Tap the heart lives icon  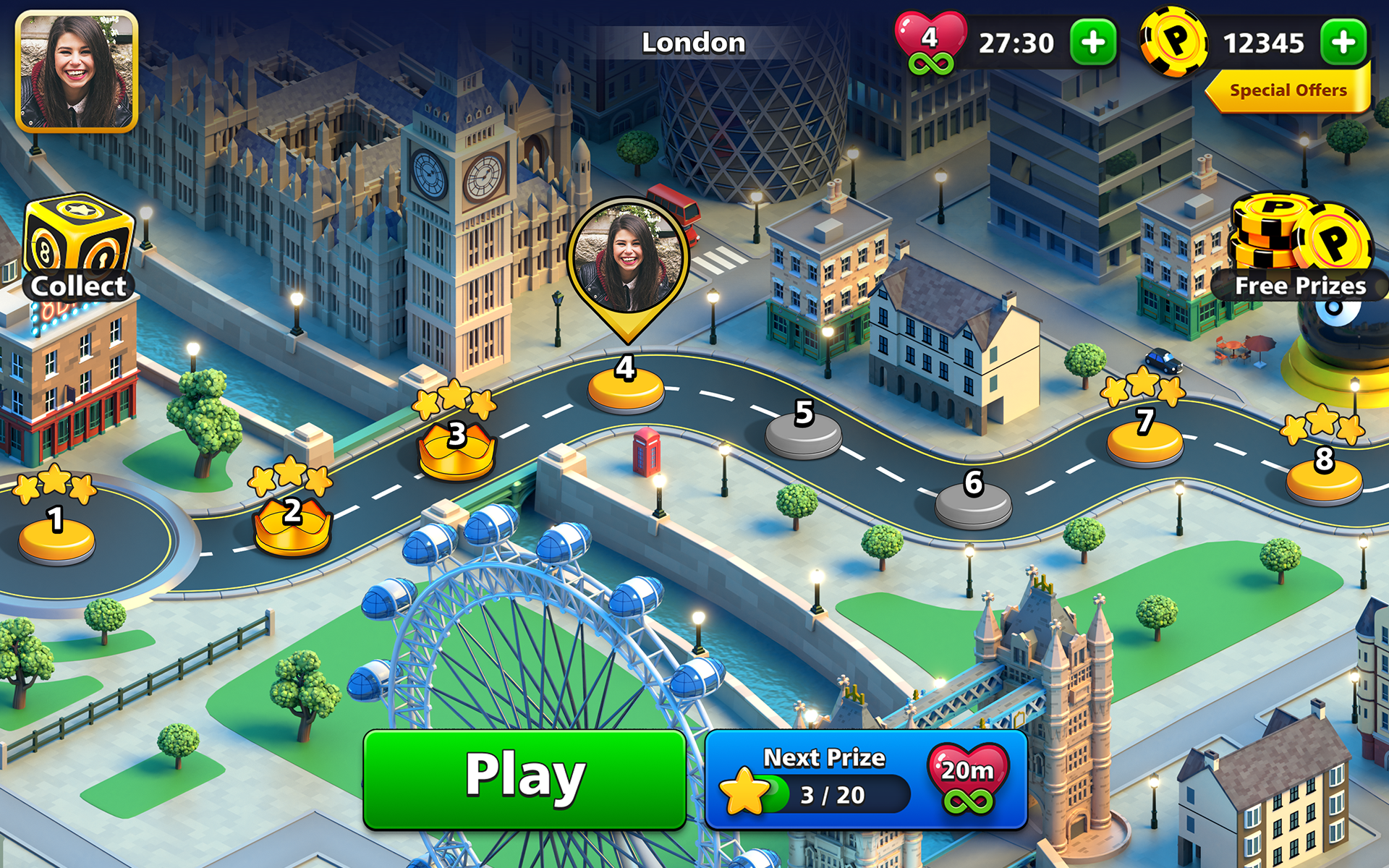tap(930, 35)
